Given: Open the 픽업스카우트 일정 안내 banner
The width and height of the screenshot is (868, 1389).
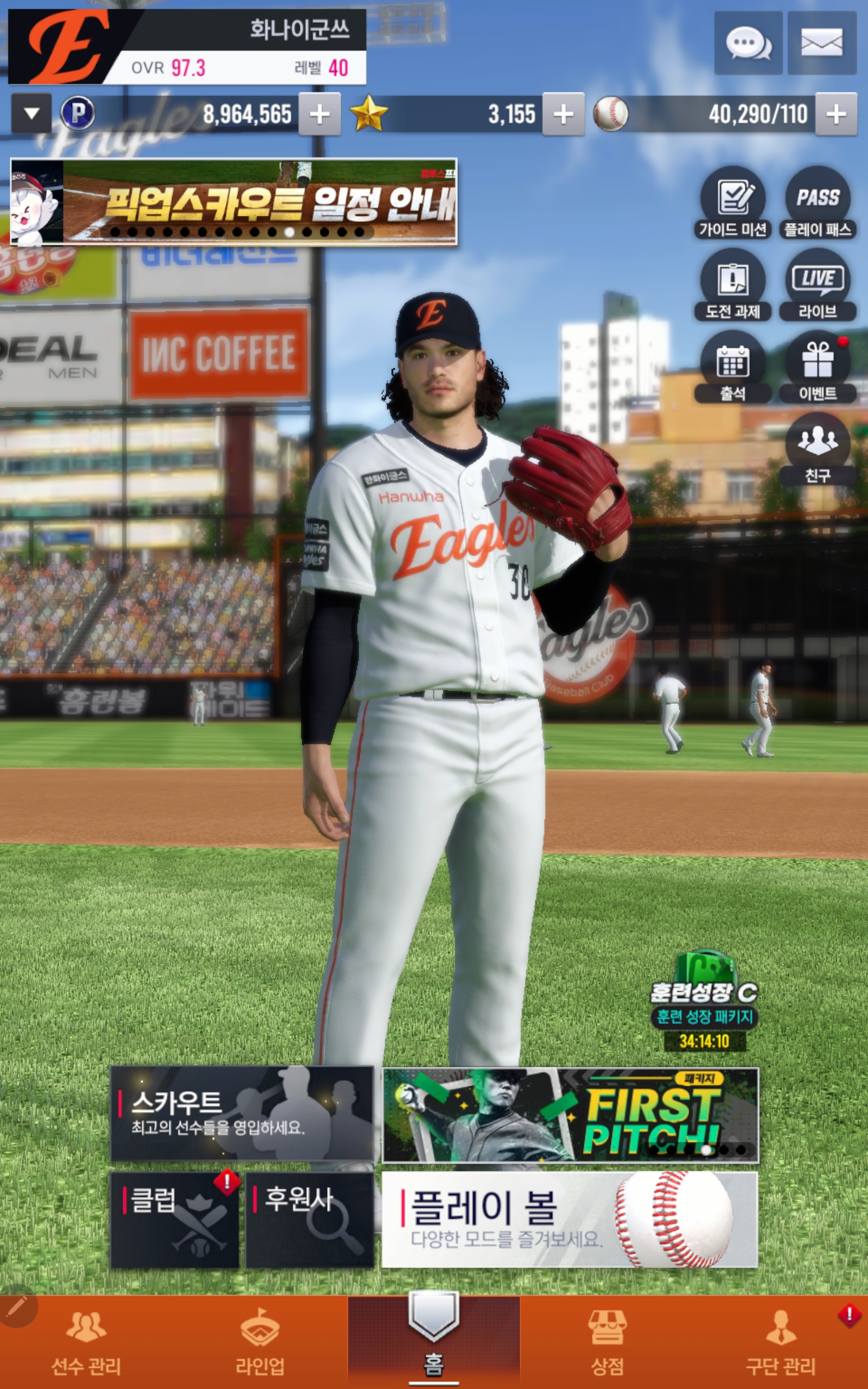Looking at the screenshot, I should (x=234, y=201).
